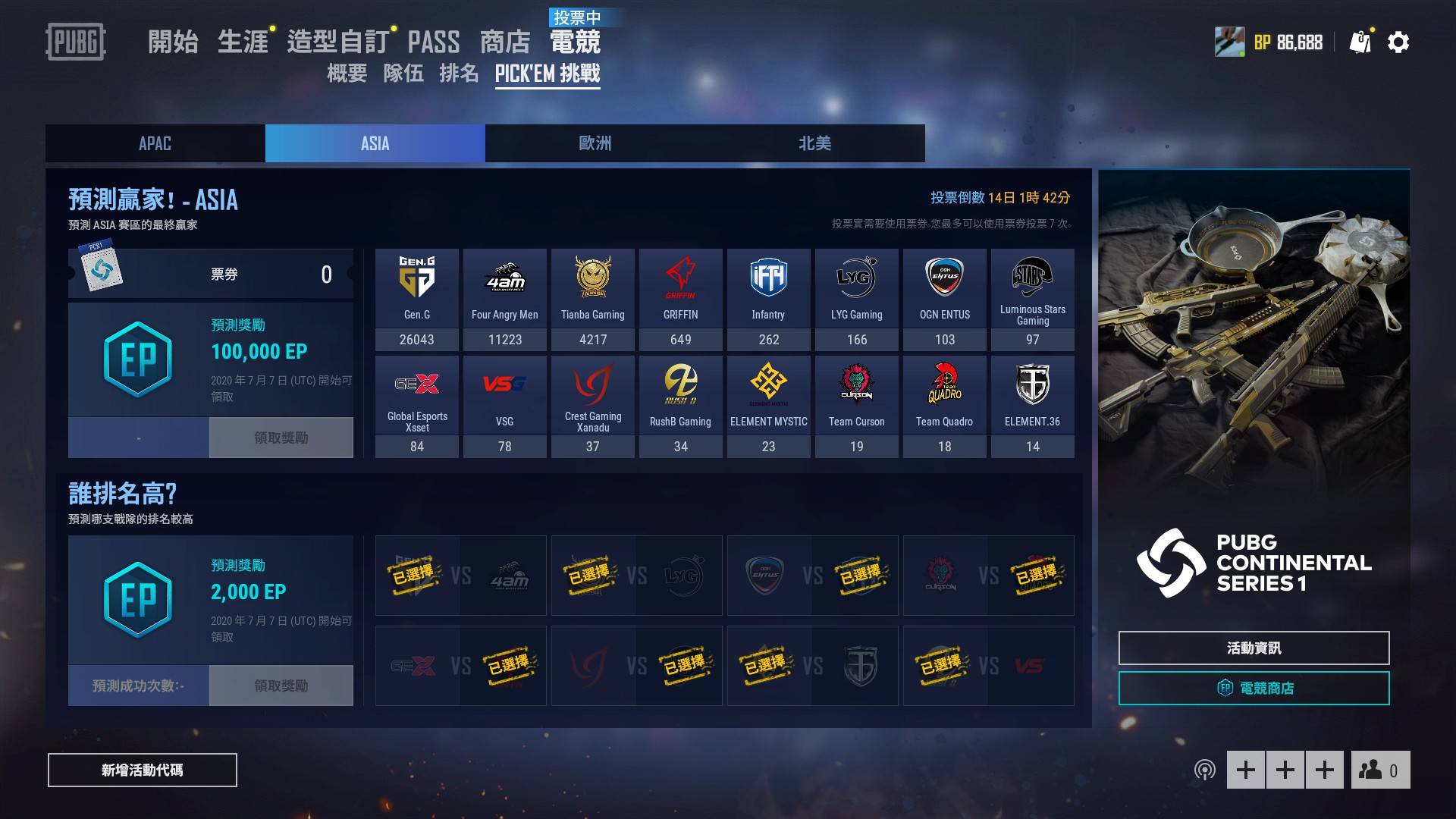Image resolution: width=1456 pixels, height=819 pixels.
Task: Select the APAC region tab
Action: pyautogui.click(x=155, y=143)
